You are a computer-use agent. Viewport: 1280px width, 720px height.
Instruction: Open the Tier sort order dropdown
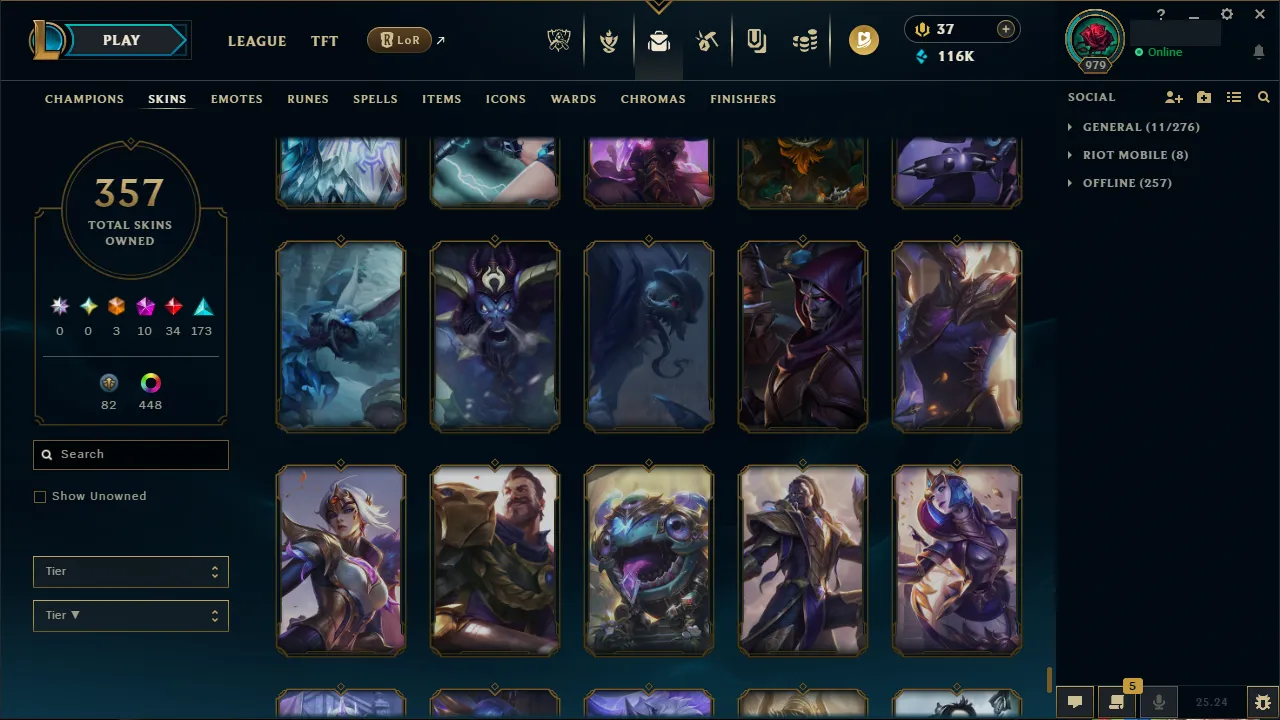(130, 615)
